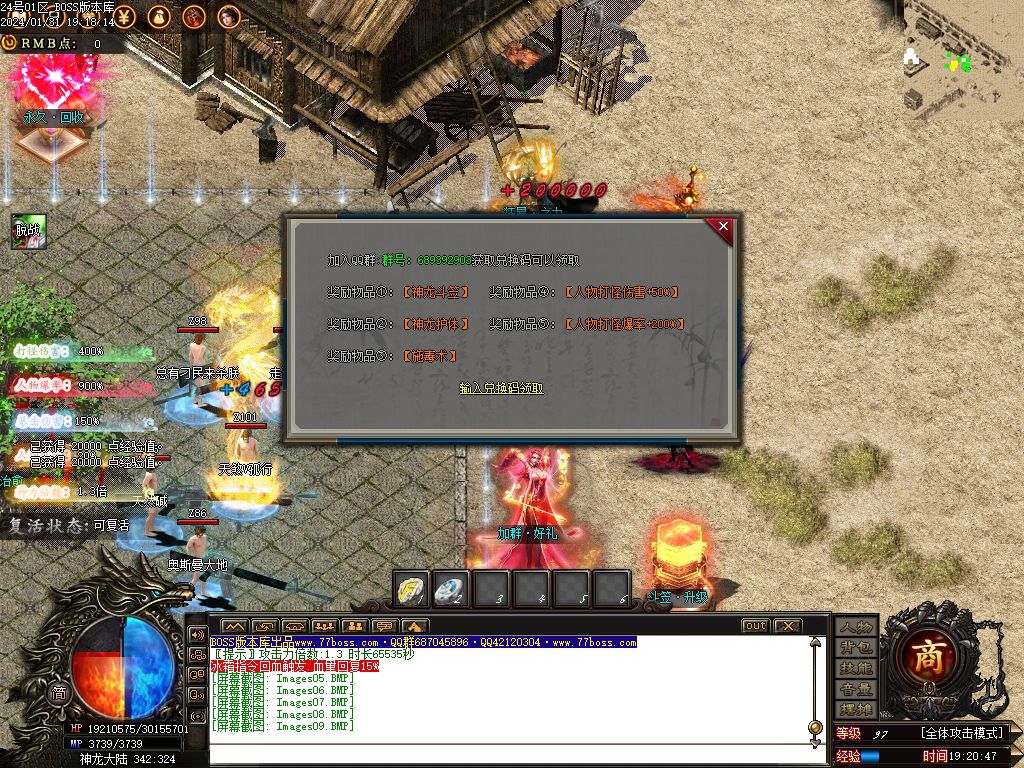Select the female portrait icon in top bar
This screenshot has width=1024, height=768.
pyautogui.click(x=229, y=16)
